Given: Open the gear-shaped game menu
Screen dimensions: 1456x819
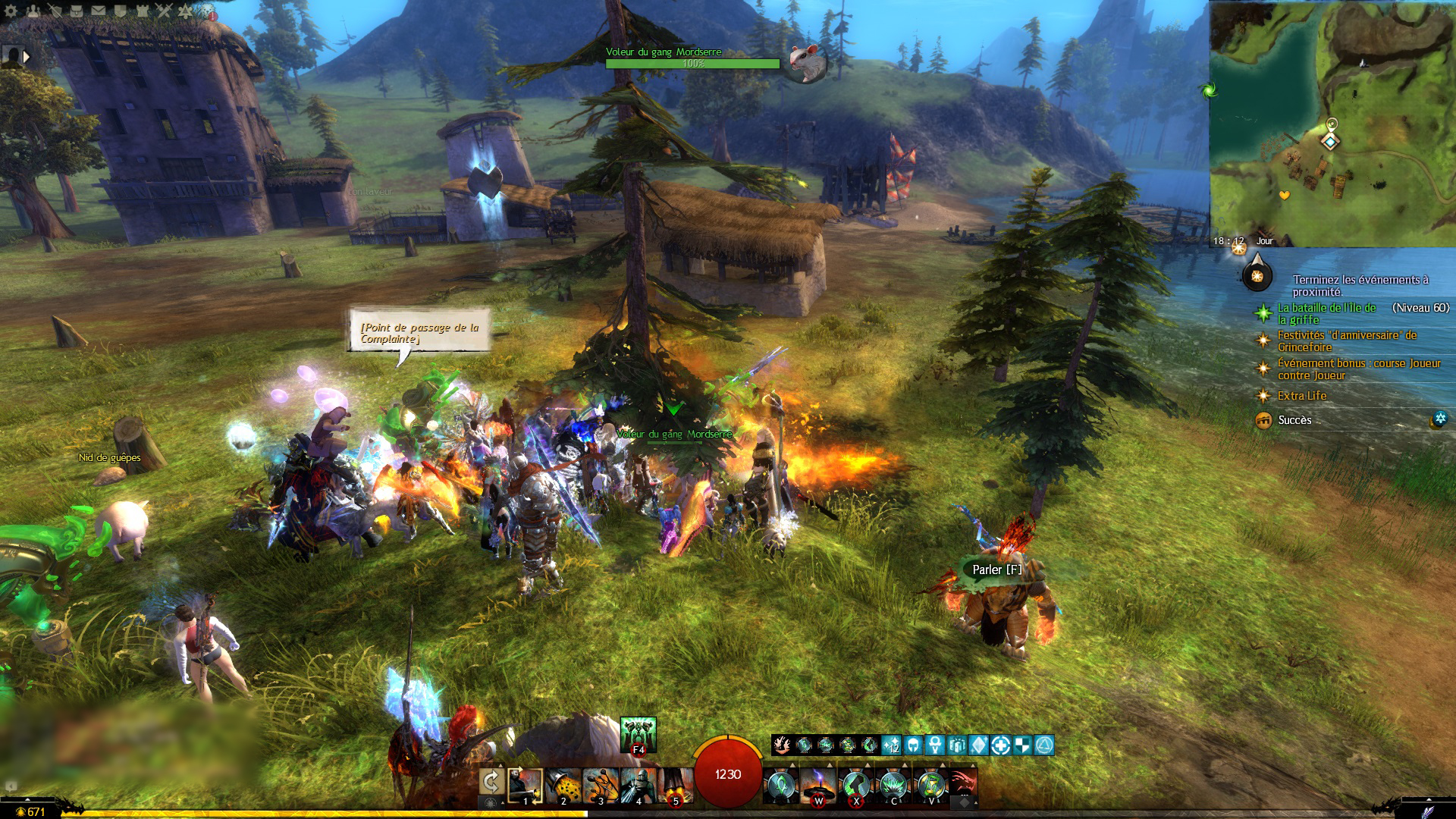Looking at the screenshot, I should [x=11, y=11].
